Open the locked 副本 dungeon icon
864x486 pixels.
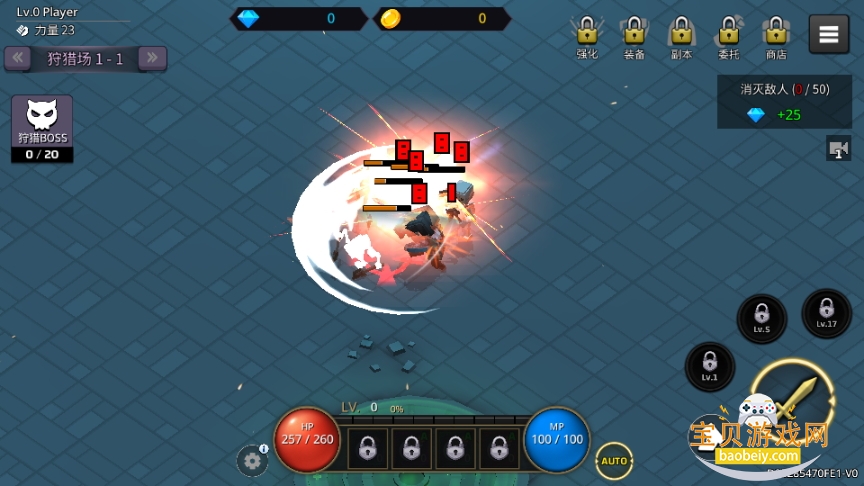click(x=681, y=36)
